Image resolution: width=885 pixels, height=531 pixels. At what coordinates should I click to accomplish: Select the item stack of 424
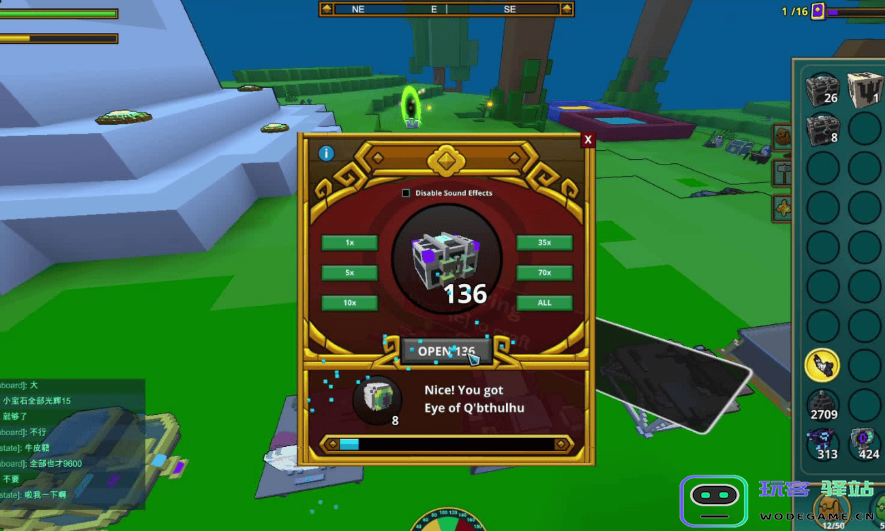pyautogui.click(x=865, y=443)
